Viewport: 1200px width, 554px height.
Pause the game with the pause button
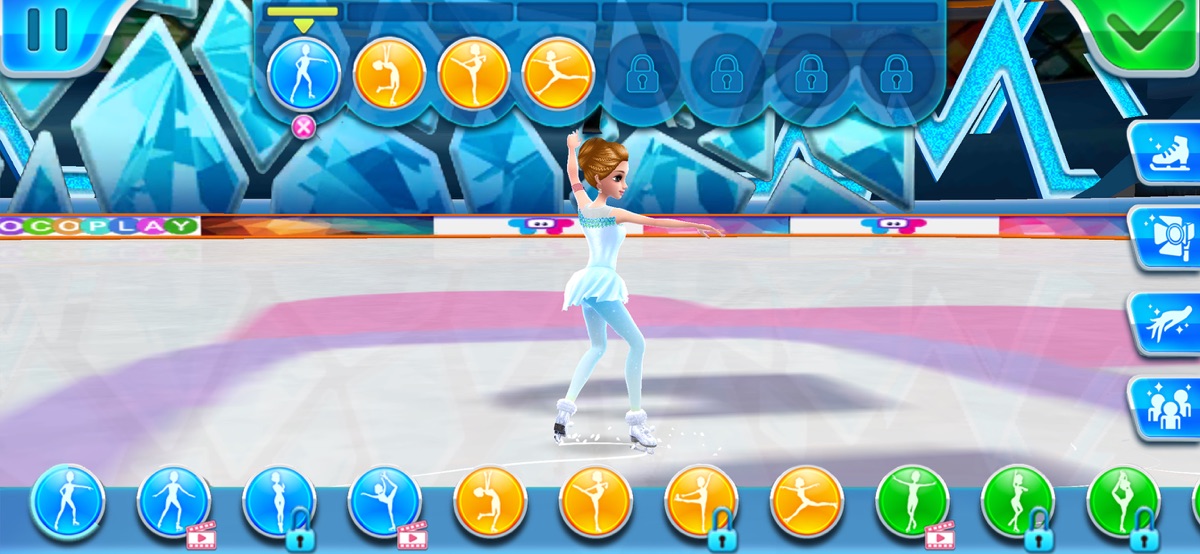tap(47, 30)
